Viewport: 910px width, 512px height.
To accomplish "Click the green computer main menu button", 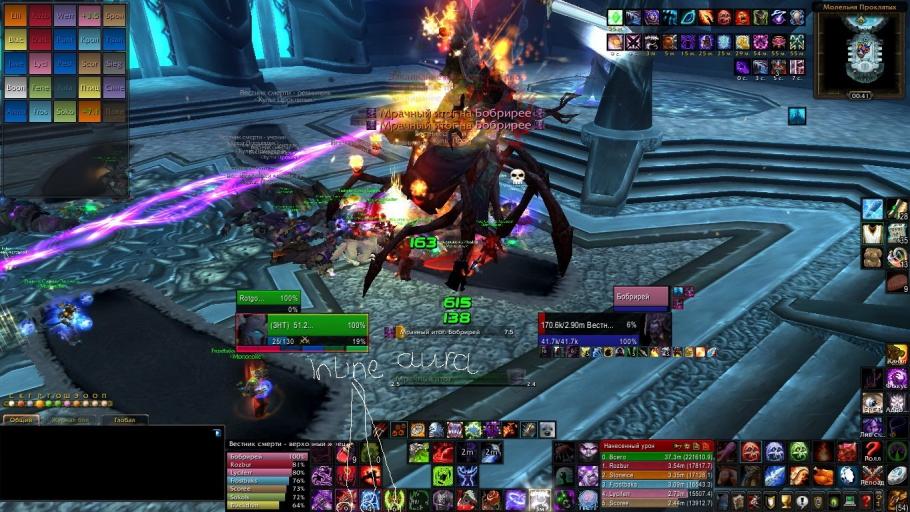I will [x=849, y=501].
